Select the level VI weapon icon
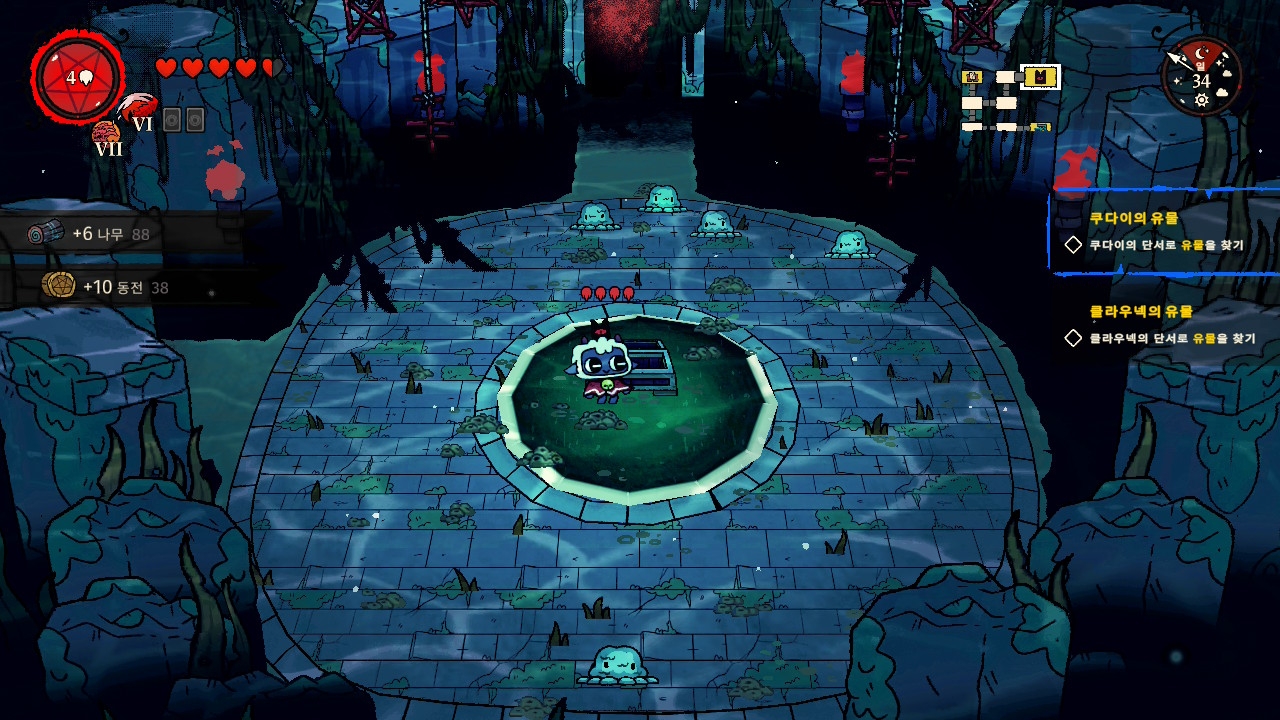 click(x=138, y=109)
